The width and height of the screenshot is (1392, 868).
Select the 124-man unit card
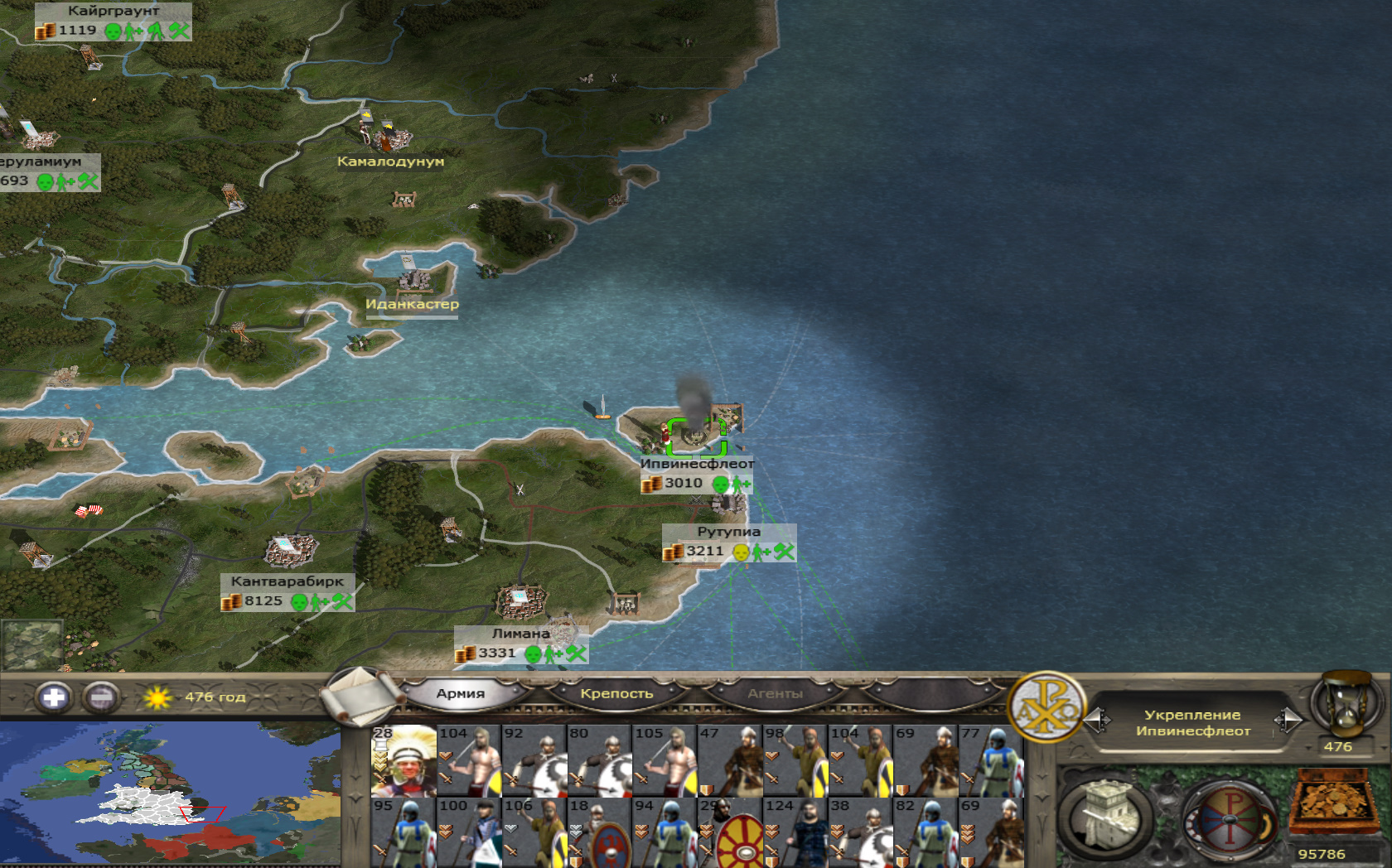796,832
